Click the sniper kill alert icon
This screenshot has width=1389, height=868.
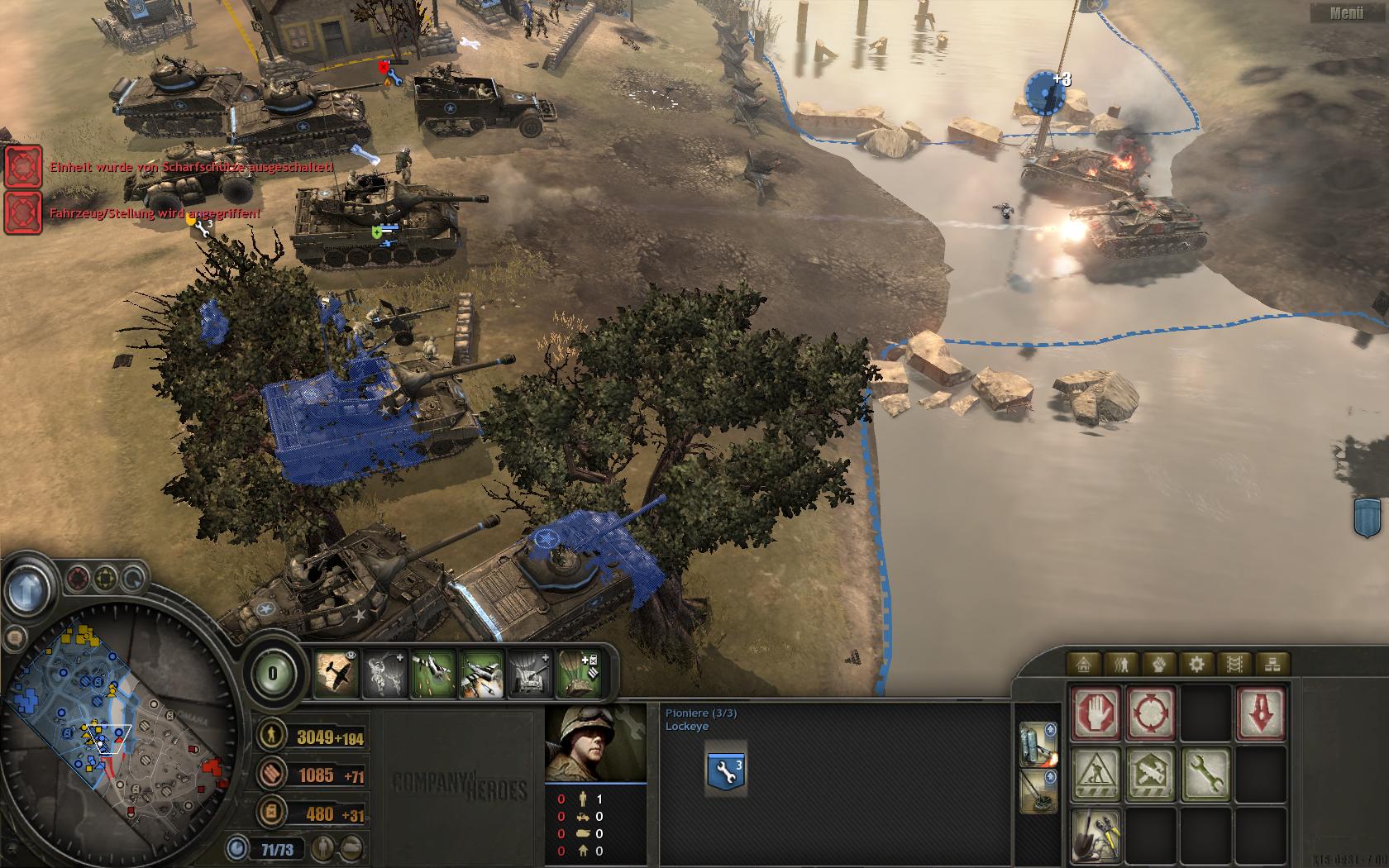pyautogui.click(x=23, y=167)
